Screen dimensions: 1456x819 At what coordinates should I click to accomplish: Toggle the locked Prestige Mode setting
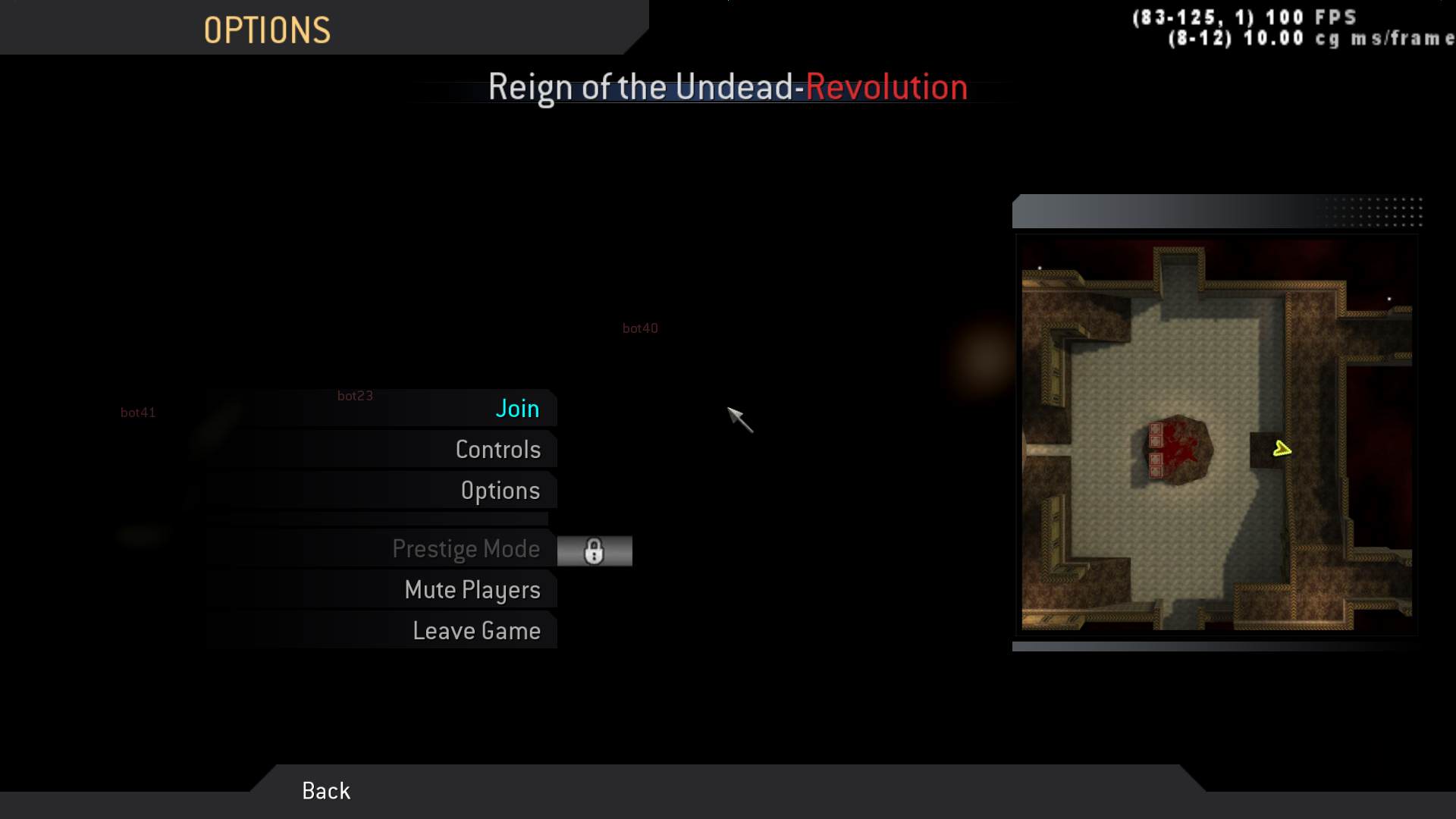[x=466, y=549]
